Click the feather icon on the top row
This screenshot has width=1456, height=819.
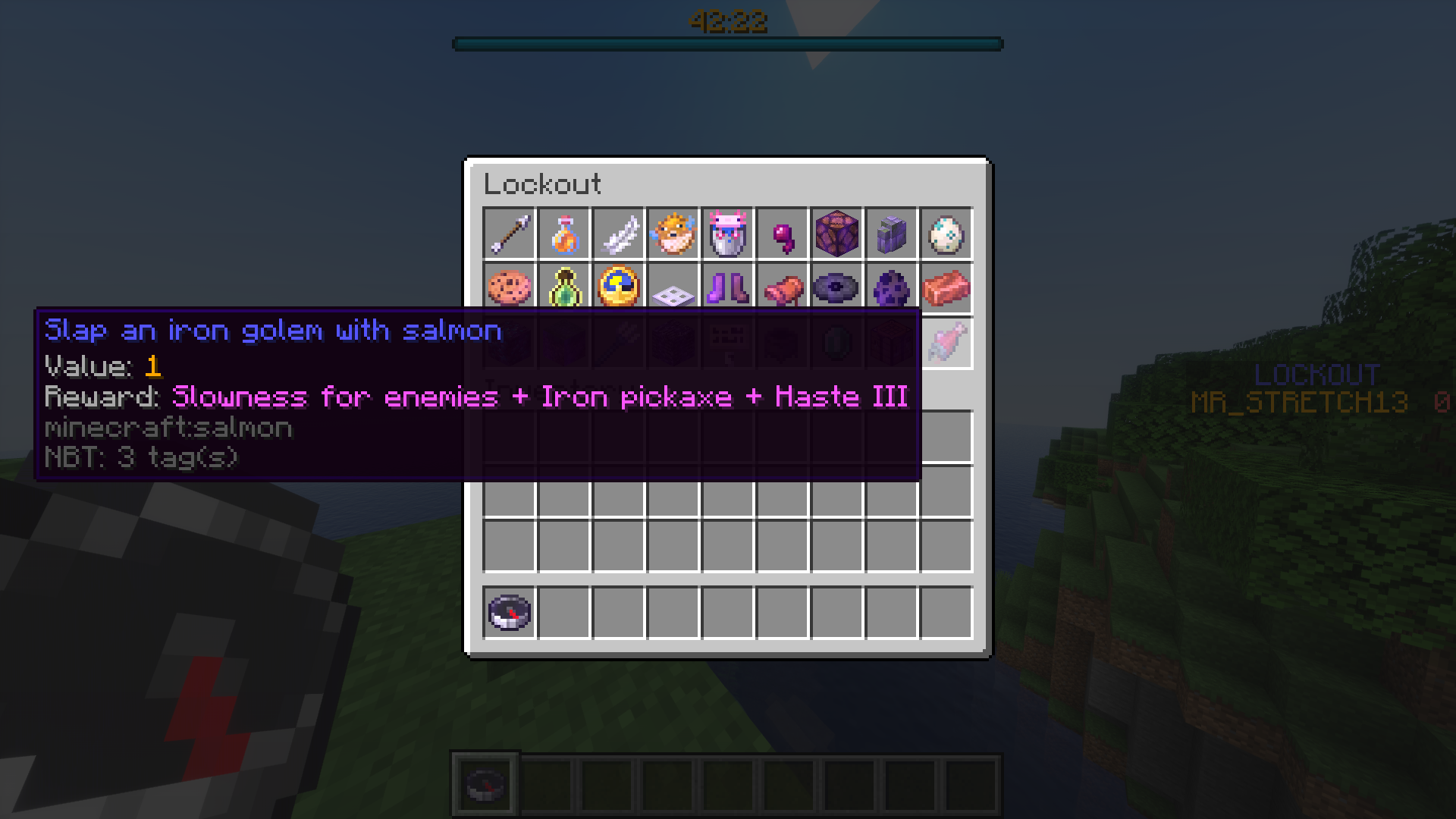tap(619, 235)
